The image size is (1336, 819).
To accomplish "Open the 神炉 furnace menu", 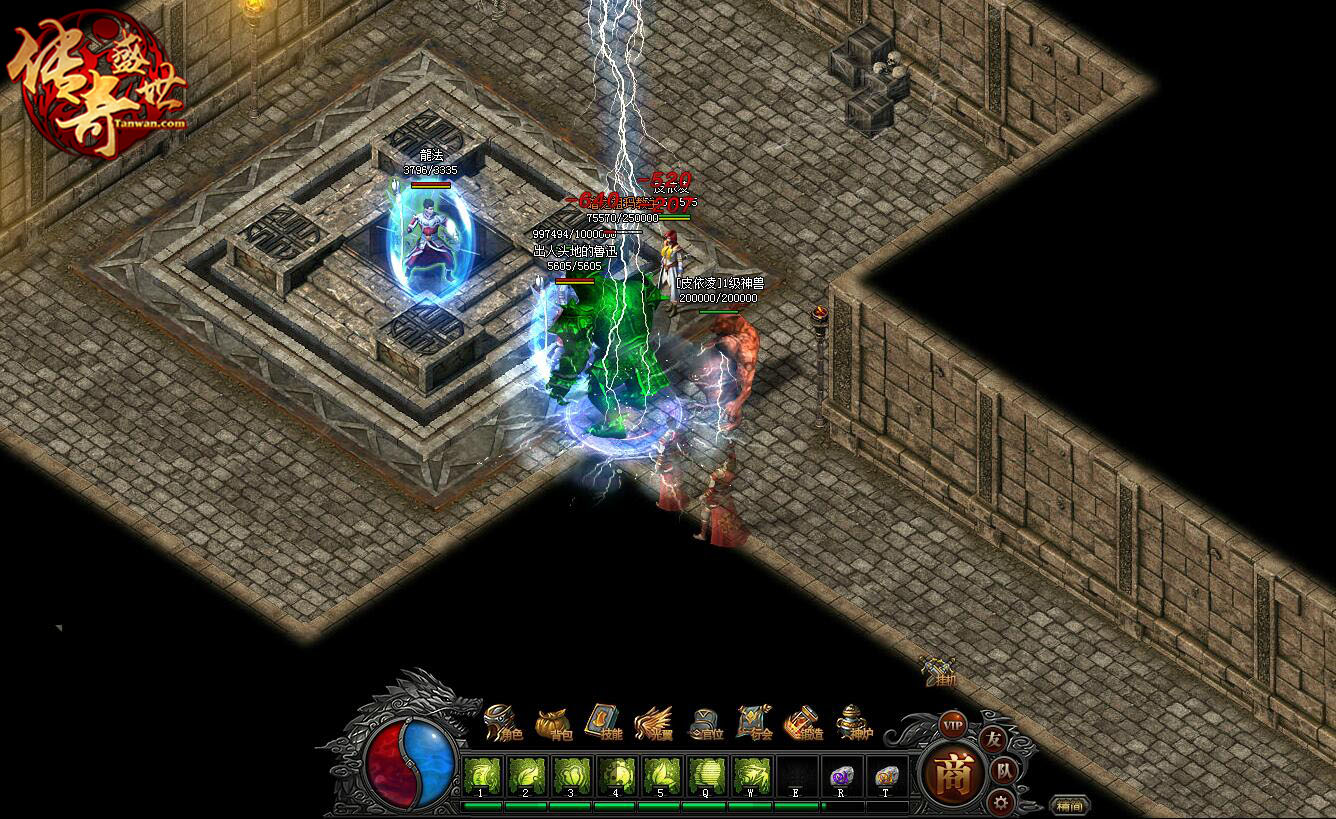I will coord(855,722).
